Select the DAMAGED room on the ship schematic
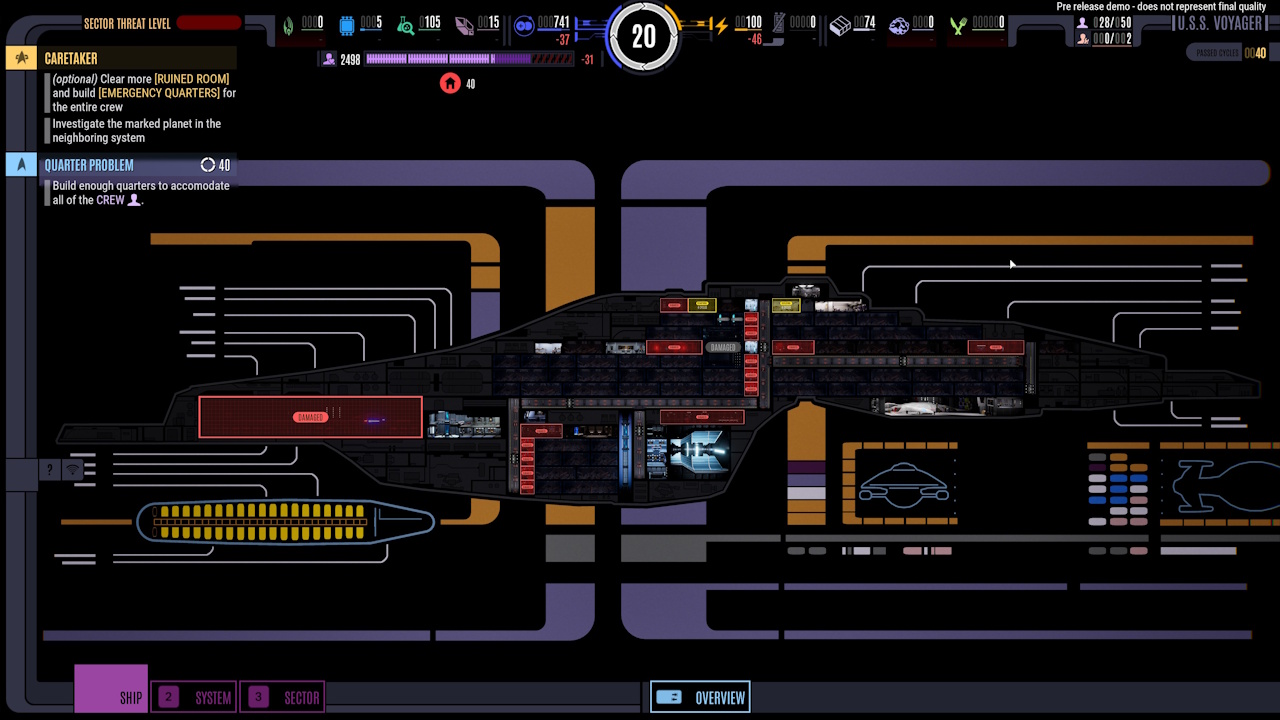This screenshot has width=1280, height=720. pos(310,416)
